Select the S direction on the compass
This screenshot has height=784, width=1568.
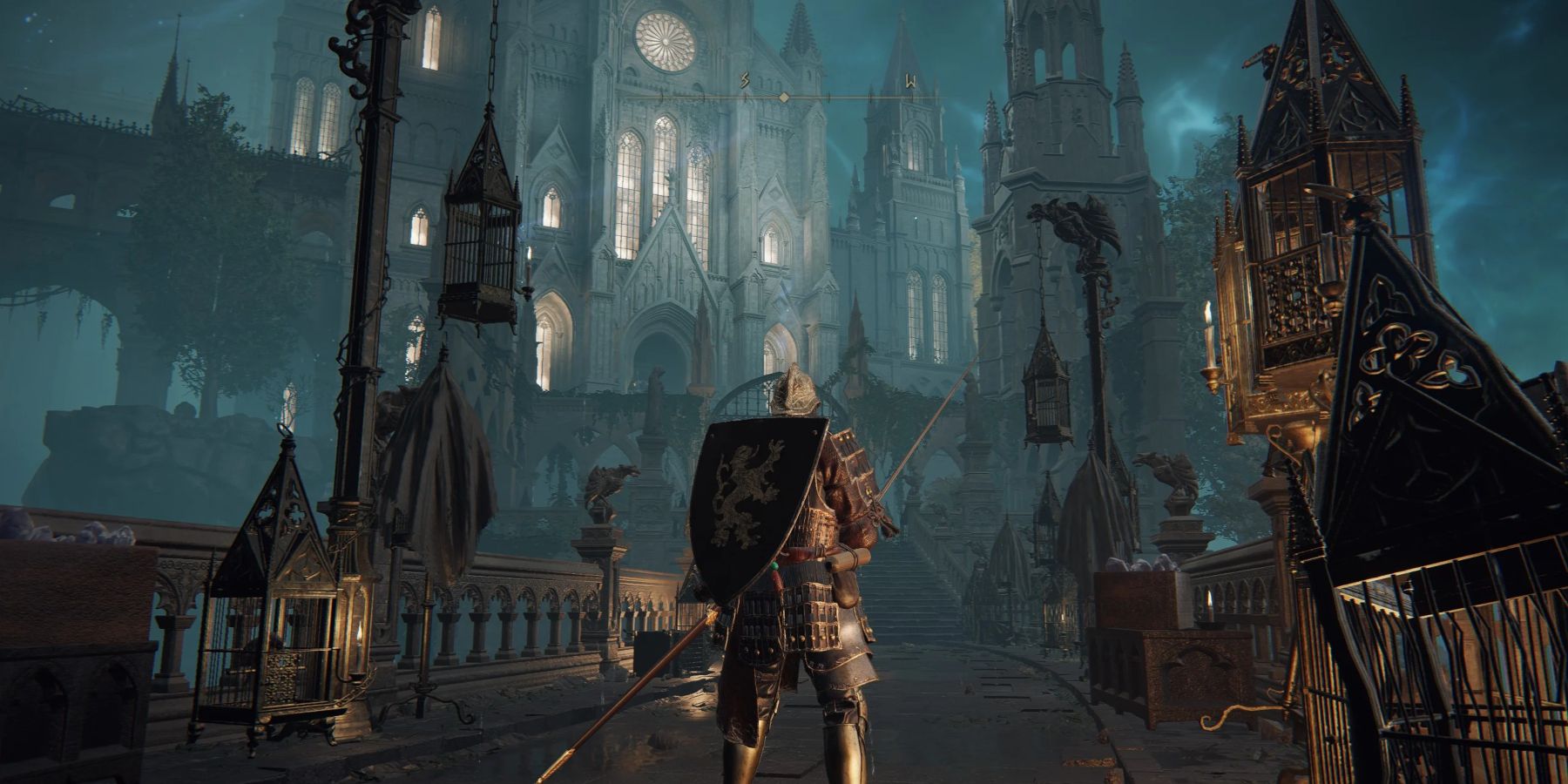pos(745,83)
